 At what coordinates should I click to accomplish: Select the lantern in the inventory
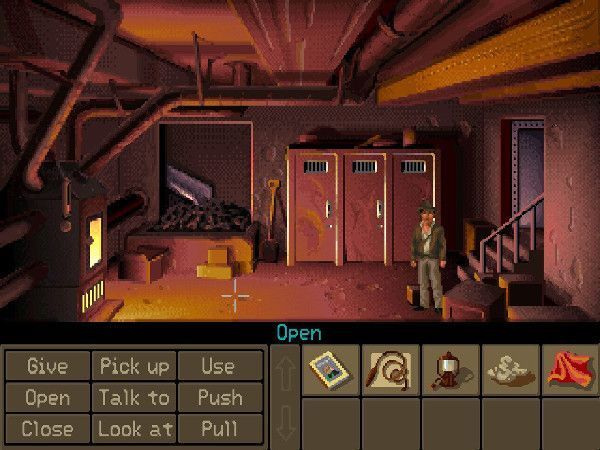(x=450, y=370)
